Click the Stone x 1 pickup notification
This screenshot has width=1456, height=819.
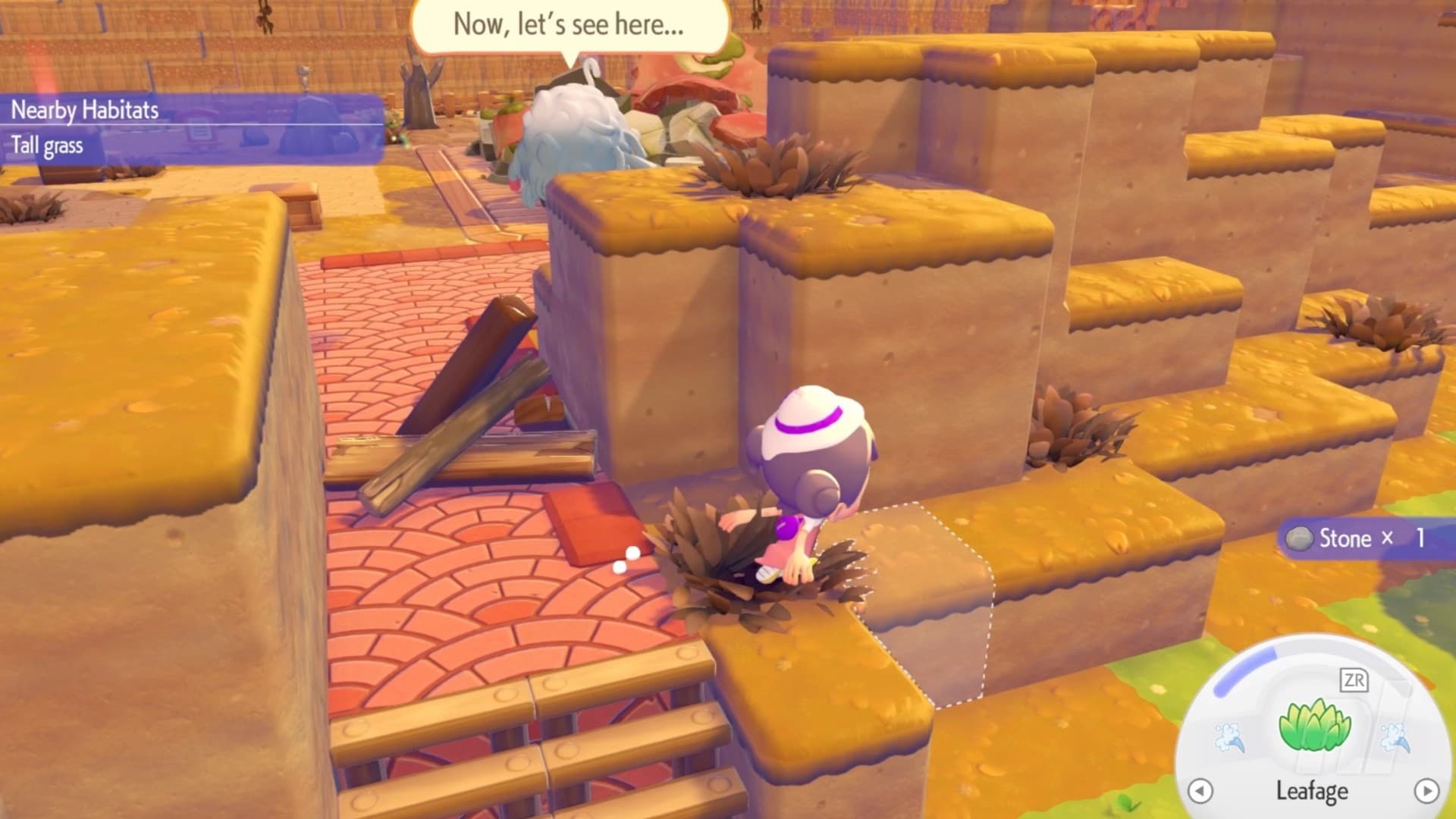click(x=1354, y=539)
